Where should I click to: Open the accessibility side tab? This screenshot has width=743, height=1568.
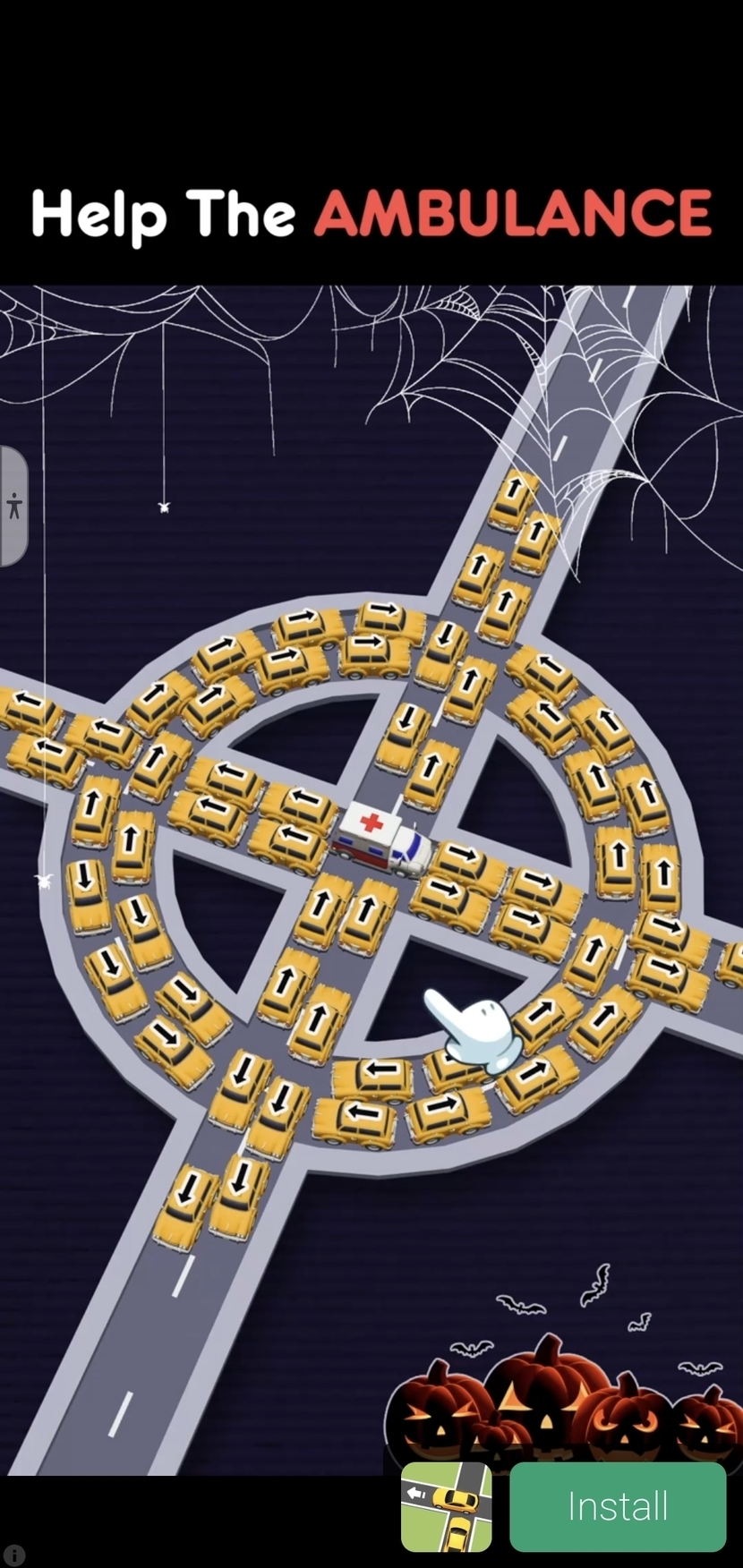click(13, 507)
